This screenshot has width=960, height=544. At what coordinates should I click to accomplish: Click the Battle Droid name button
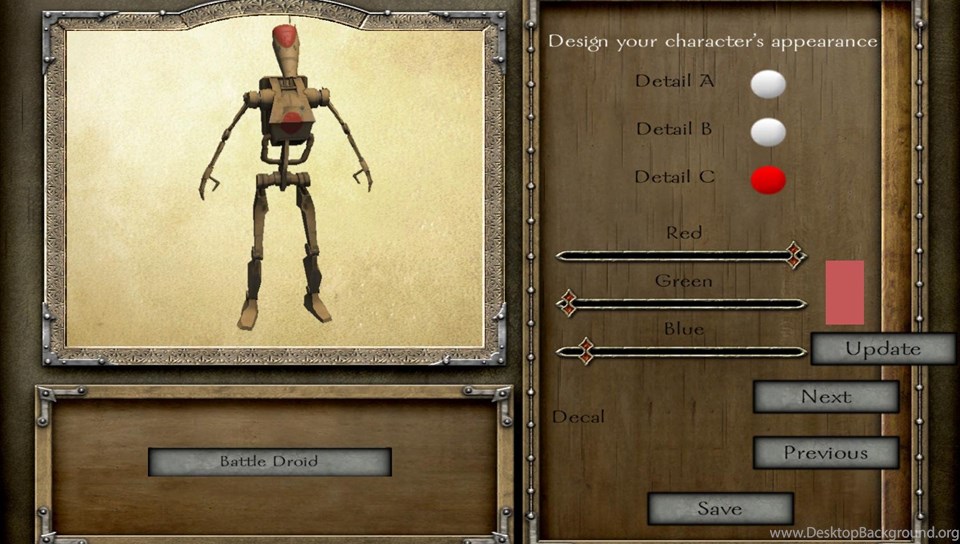(269, 462)
